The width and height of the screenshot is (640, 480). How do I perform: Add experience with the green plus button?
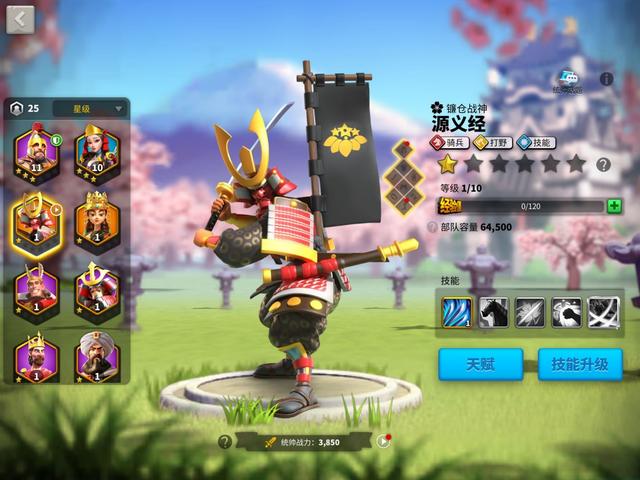point(614,206)
